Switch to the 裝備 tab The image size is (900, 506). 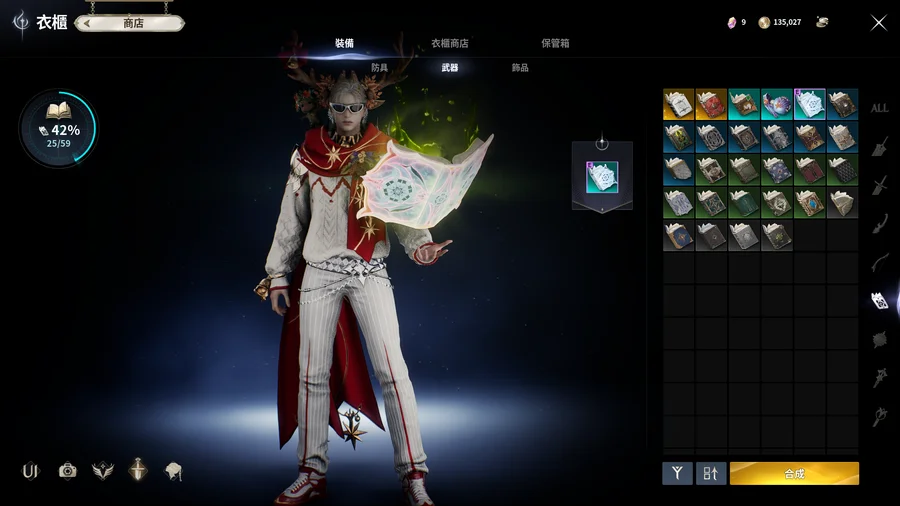click(x=344, y=43)
